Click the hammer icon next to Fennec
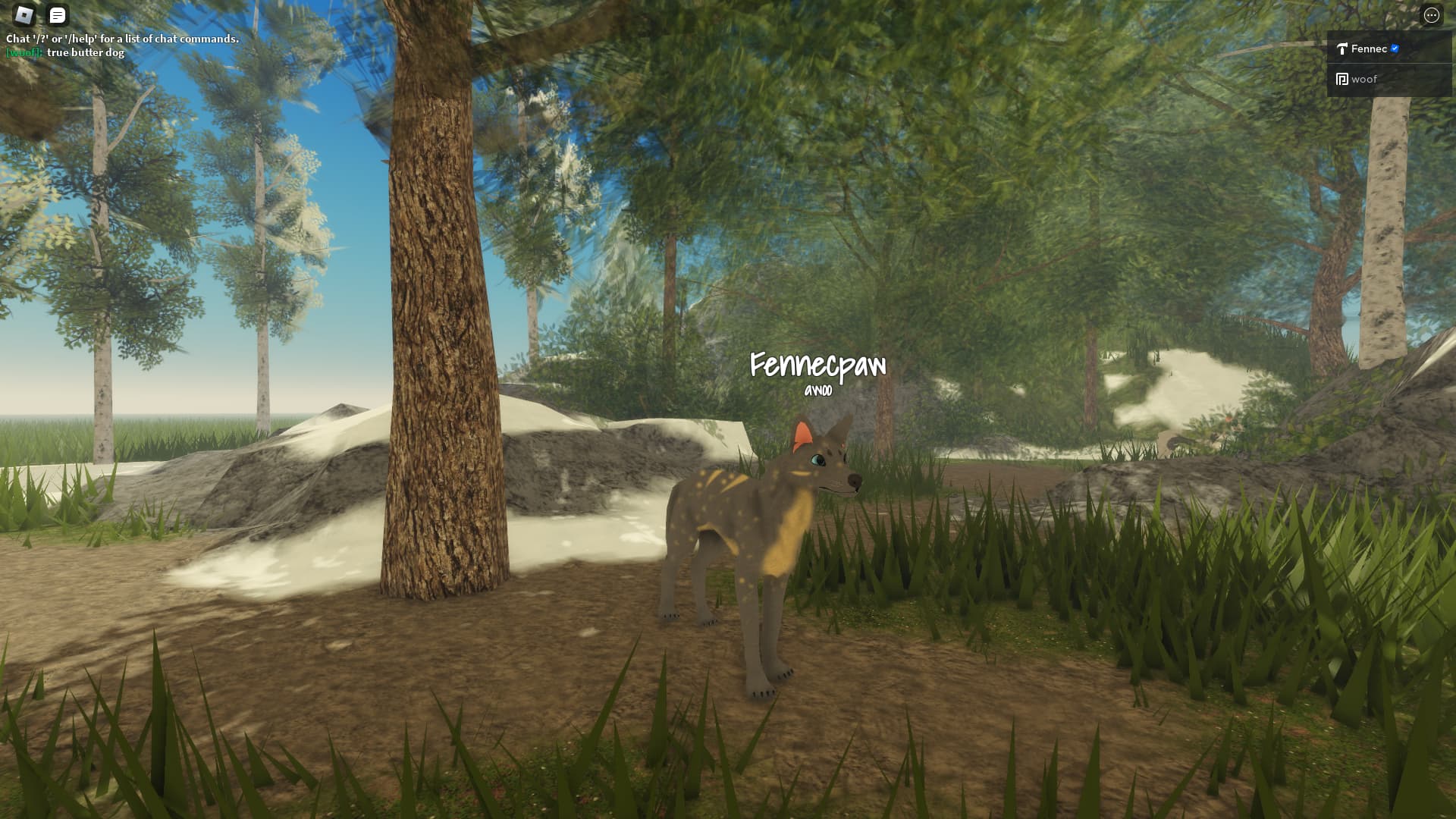The width and height of the screenshot is (1456, 819). [x=1342, y=48]
